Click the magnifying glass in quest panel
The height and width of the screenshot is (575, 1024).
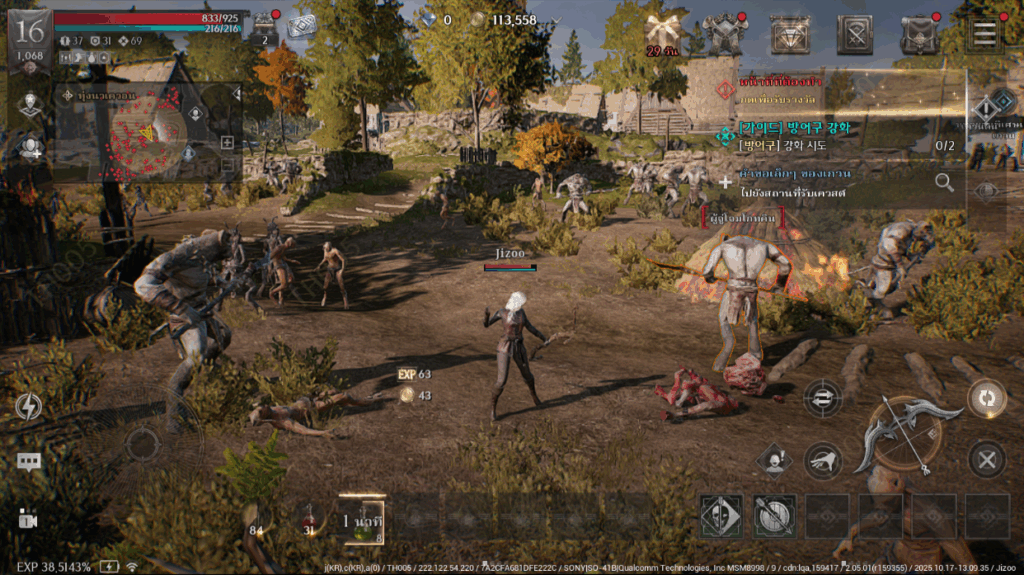click(944, 182)
